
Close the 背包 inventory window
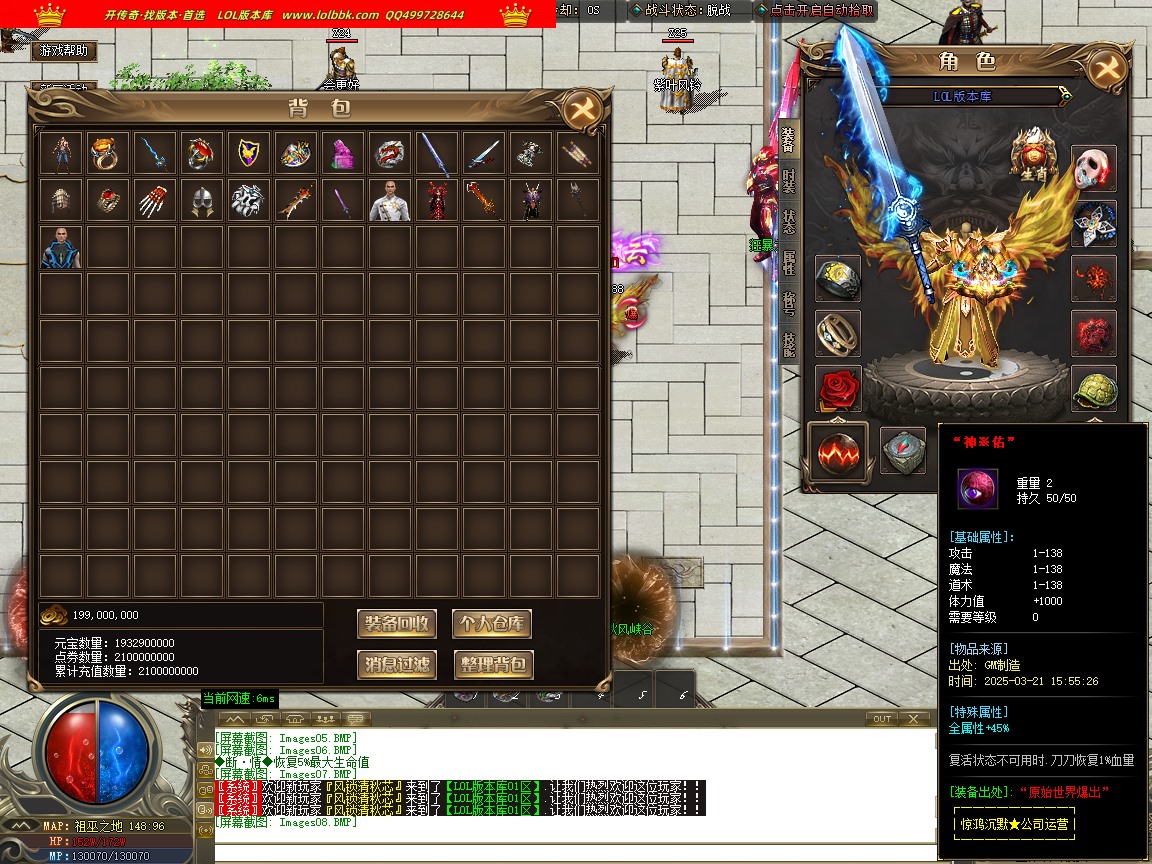[x=582, y=110]
